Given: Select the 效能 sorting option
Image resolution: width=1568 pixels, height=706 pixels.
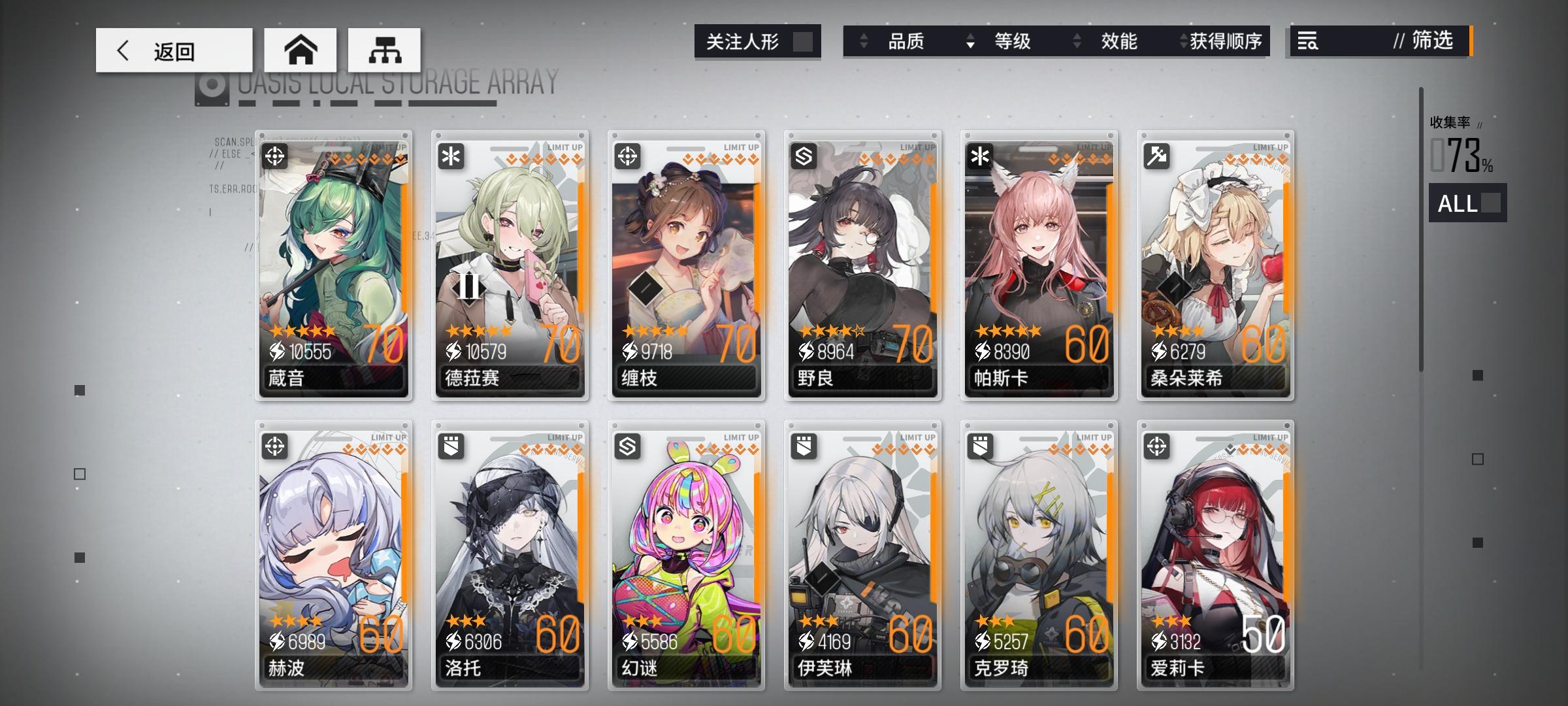Looking at the screenshot, I should (1119, 41).
